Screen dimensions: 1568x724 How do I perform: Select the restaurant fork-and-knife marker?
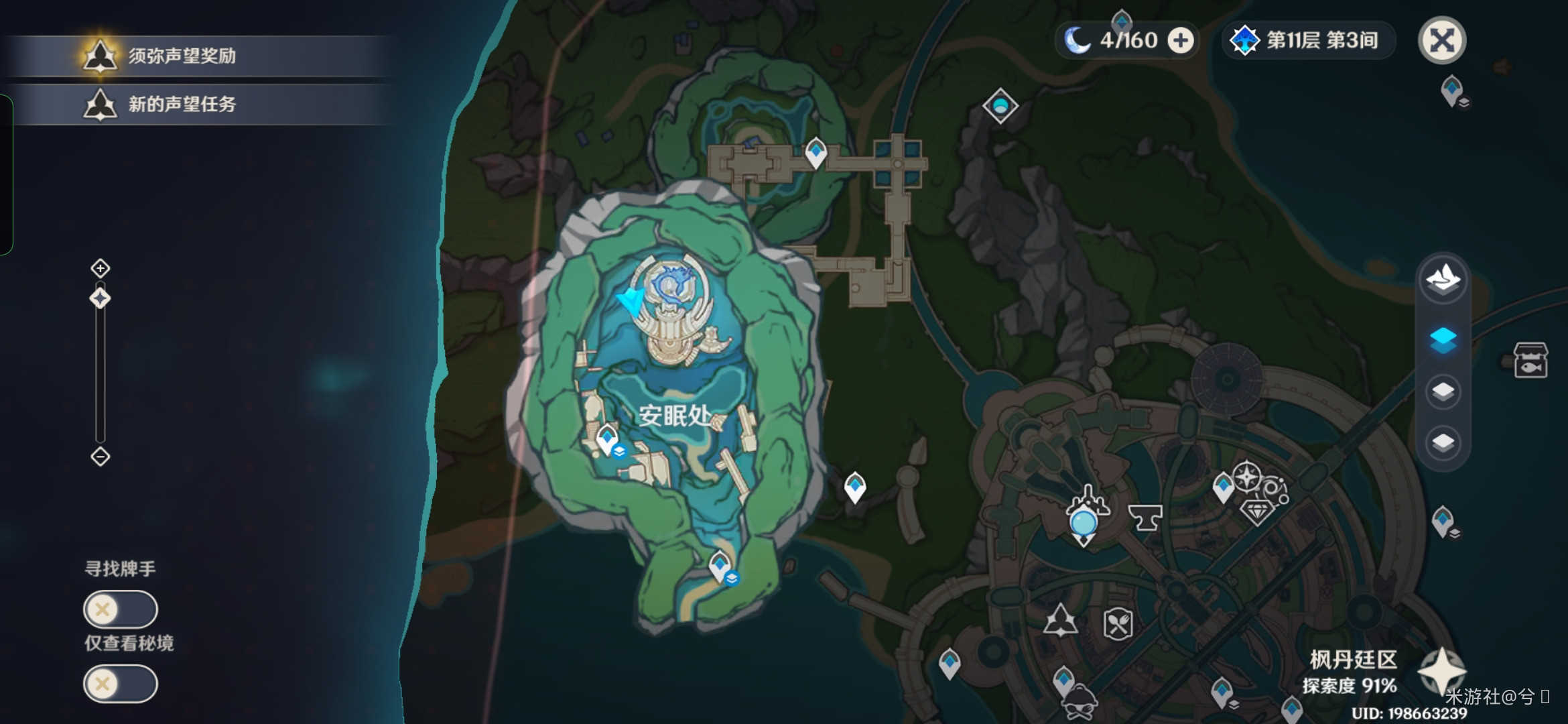1118,625
